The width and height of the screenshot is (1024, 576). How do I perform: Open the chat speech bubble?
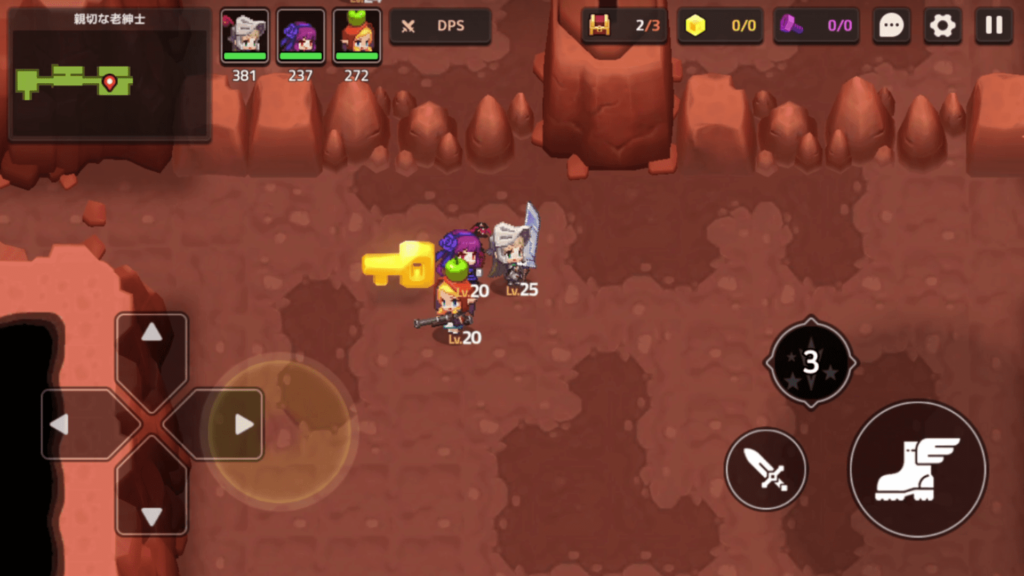(x=890, y=26)
